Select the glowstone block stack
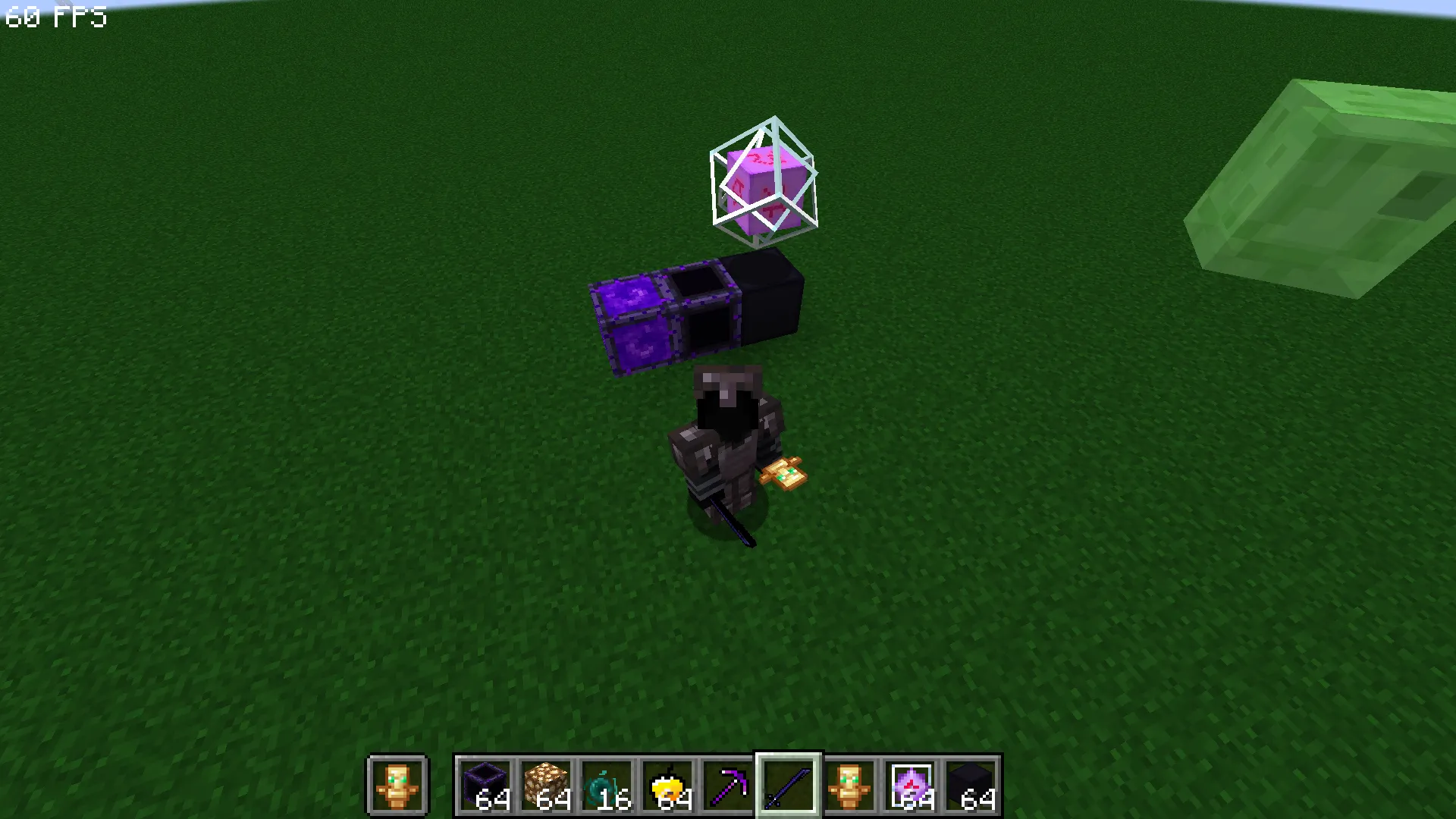1456x819 pixels. coord(547,786)
